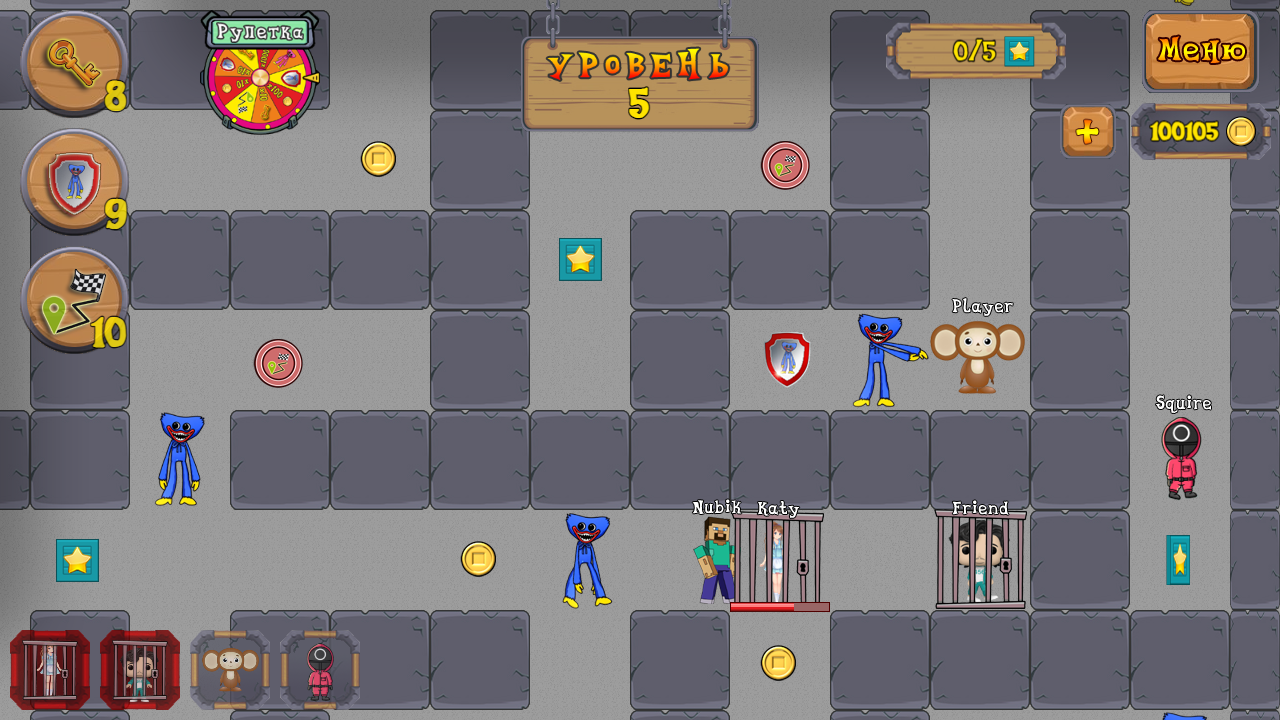Select the squid-game guard portrait at bottom
The height and width of the screenshot is (720, 1280).
(320, 669)
